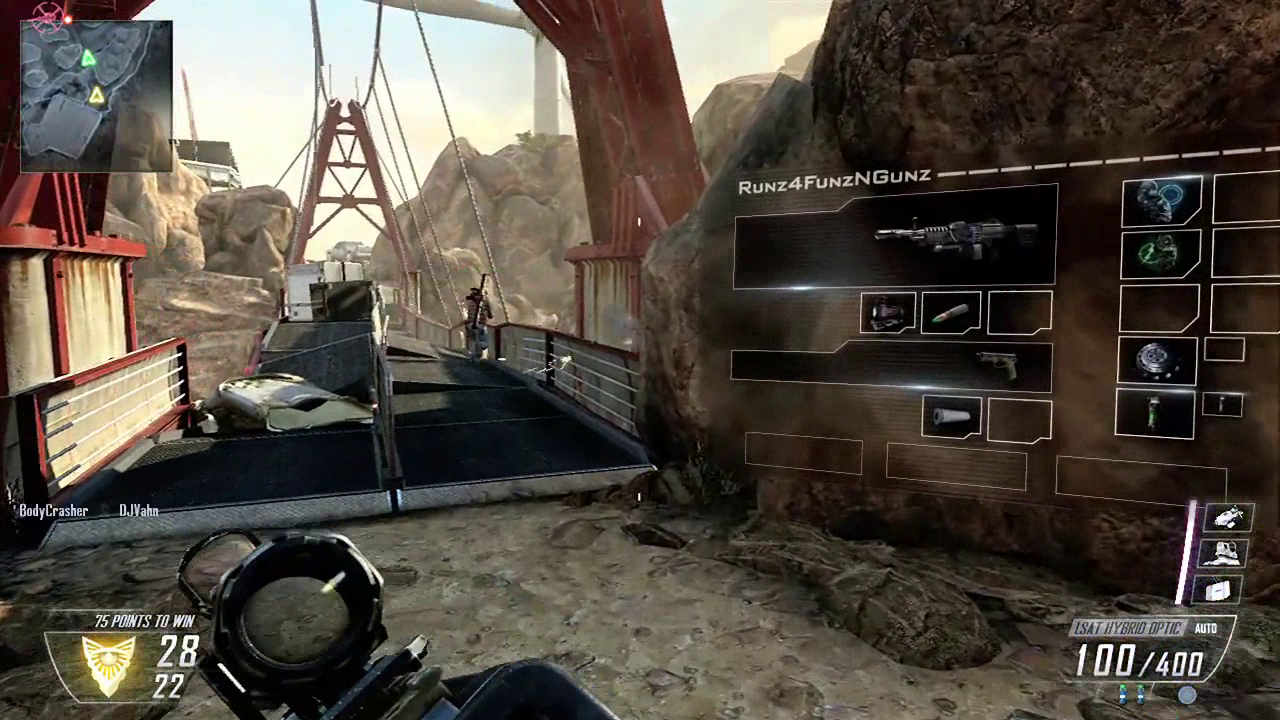1280x720 pixels.
Task: Activate the care package scorestreak icon
Action: [1220, 590]
